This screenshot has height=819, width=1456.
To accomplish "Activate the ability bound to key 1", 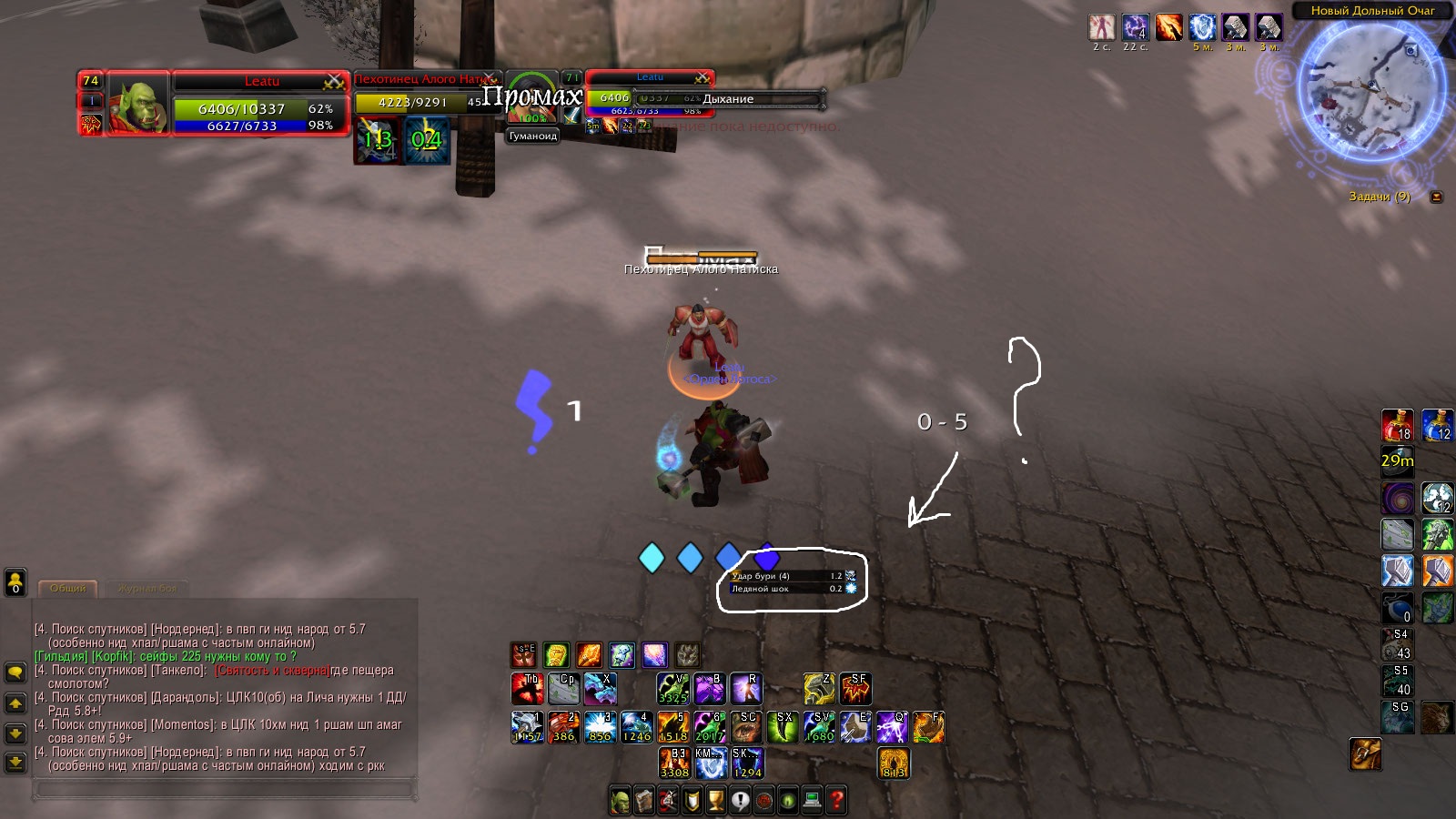I will [526, 727].
